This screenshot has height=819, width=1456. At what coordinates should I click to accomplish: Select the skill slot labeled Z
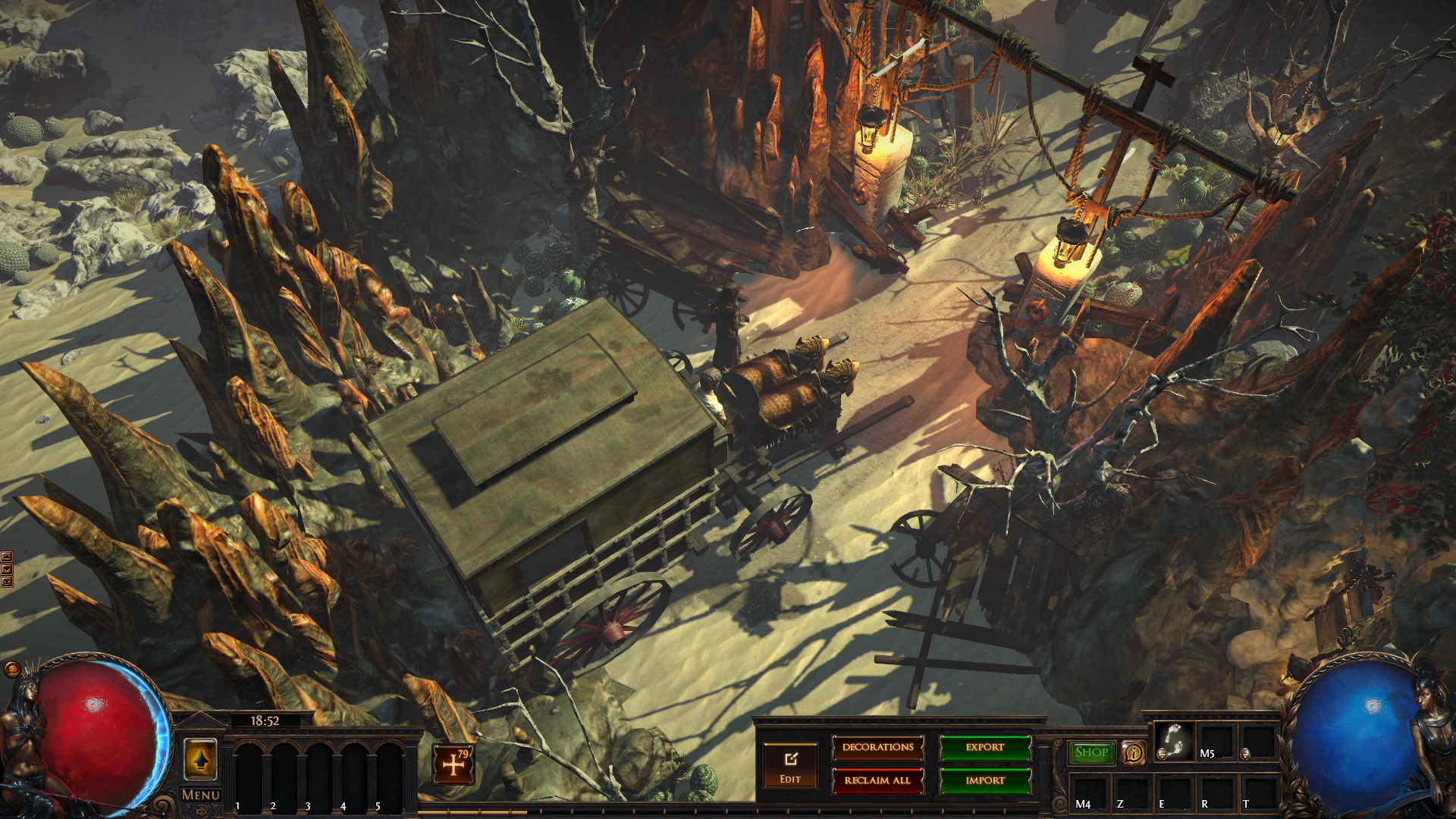coord(1131,792)
